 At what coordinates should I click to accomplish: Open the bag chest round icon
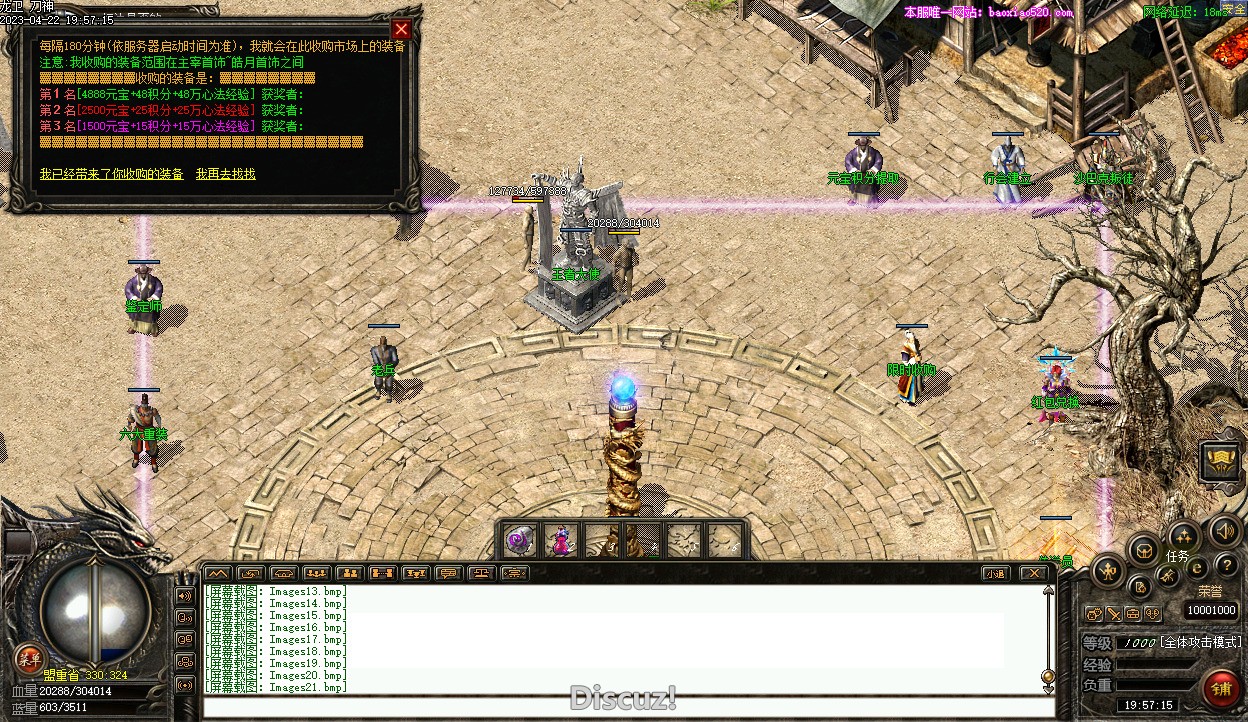1143,549
